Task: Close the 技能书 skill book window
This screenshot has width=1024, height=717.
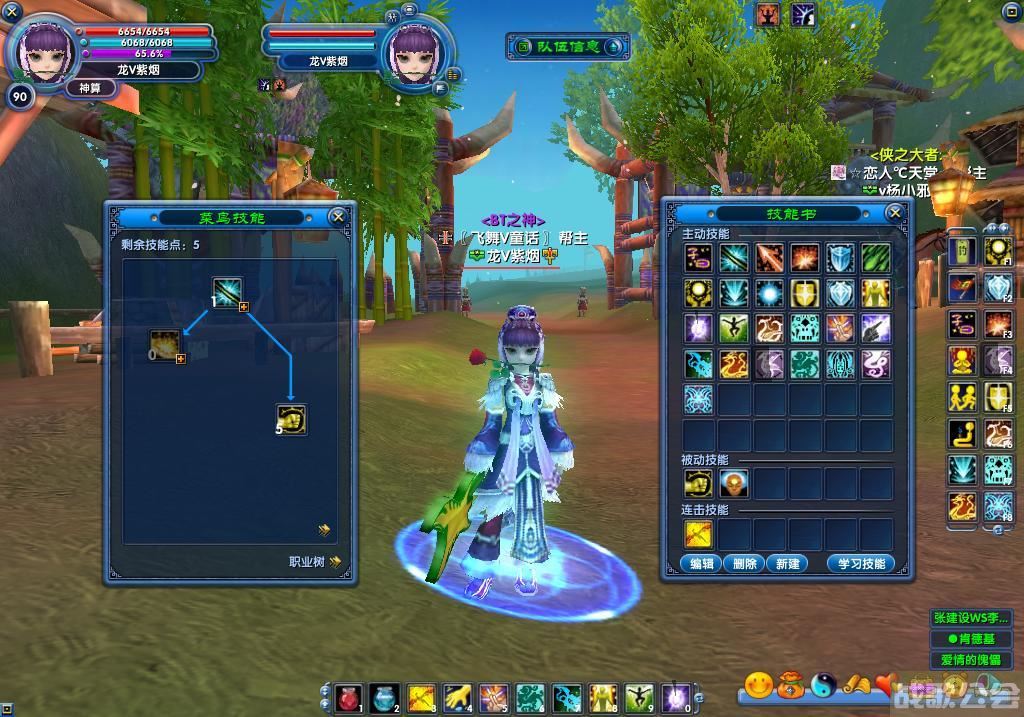Action: tap(894, 213)
